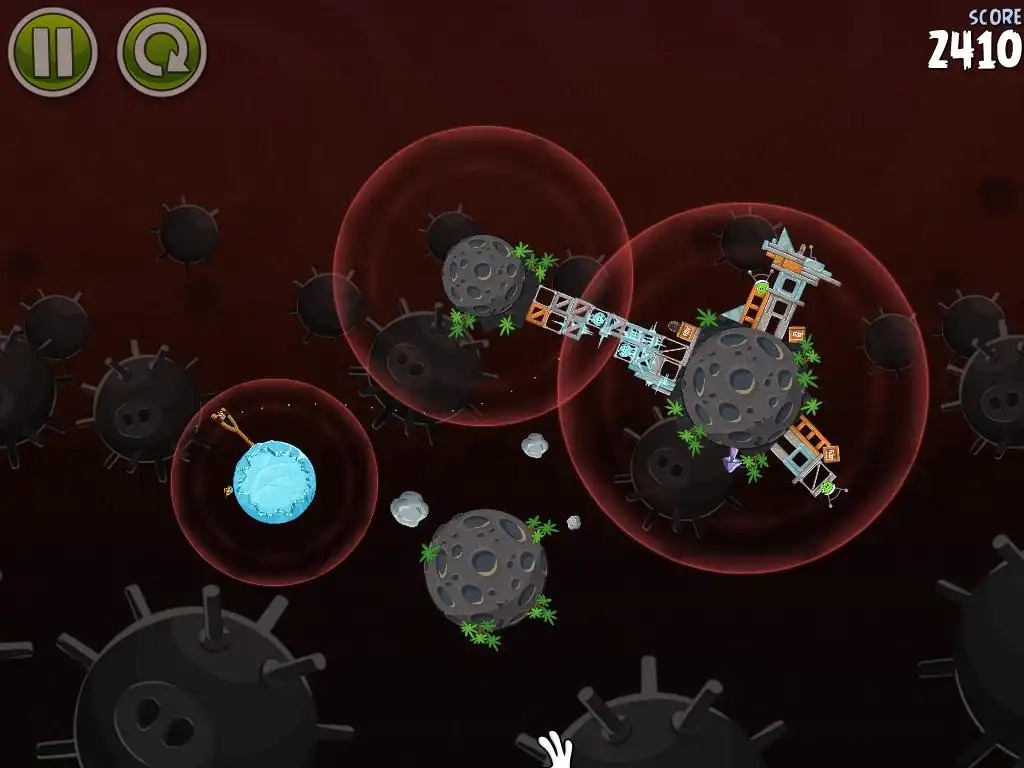Viewport: 1024px width, 768px height.
Task: Restart the level with the circular arrow button
Action: pos(161,51)
